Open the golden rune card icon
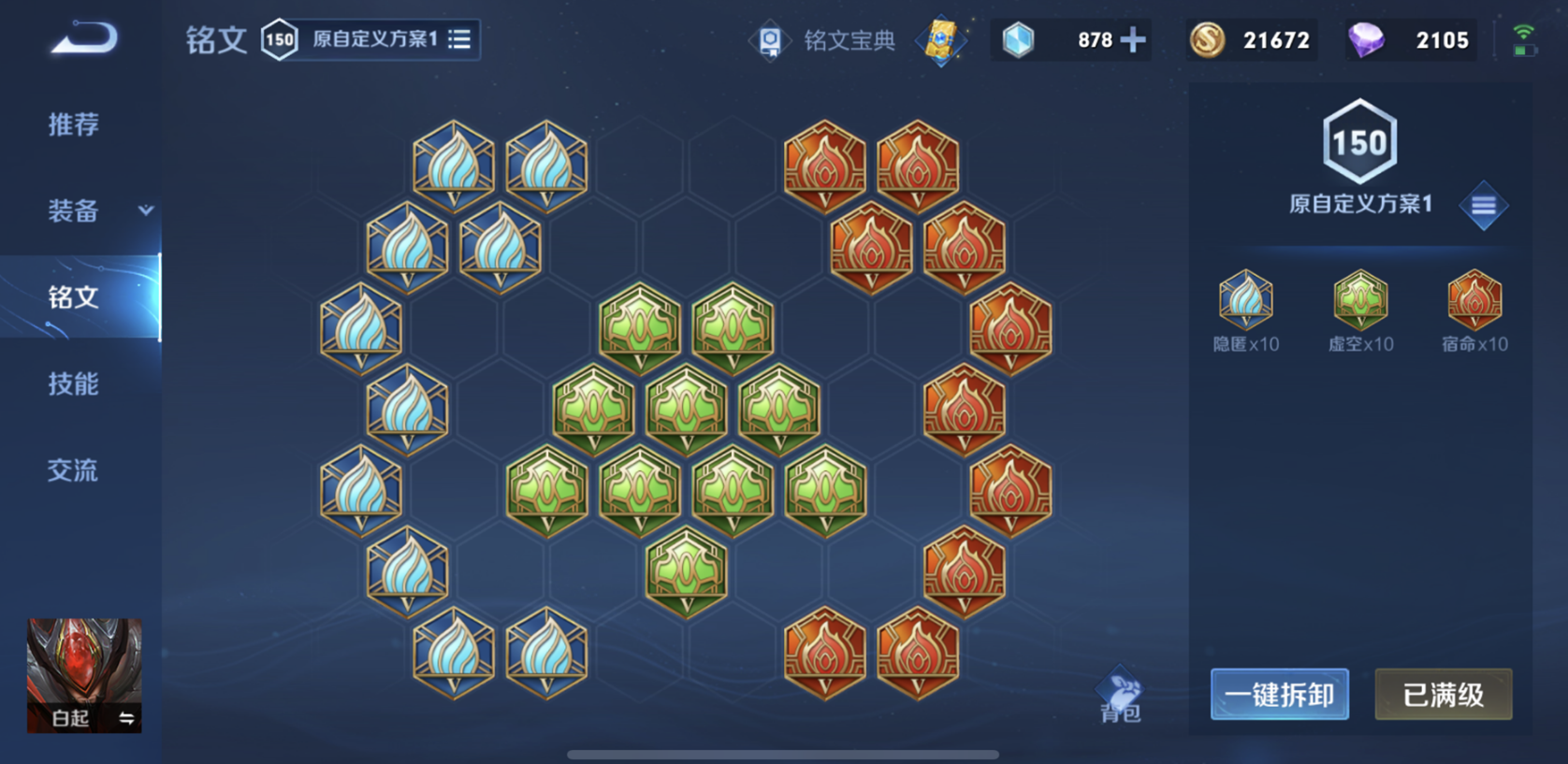The height and width of the screenshot is (764, 1568). click(940, 40)
